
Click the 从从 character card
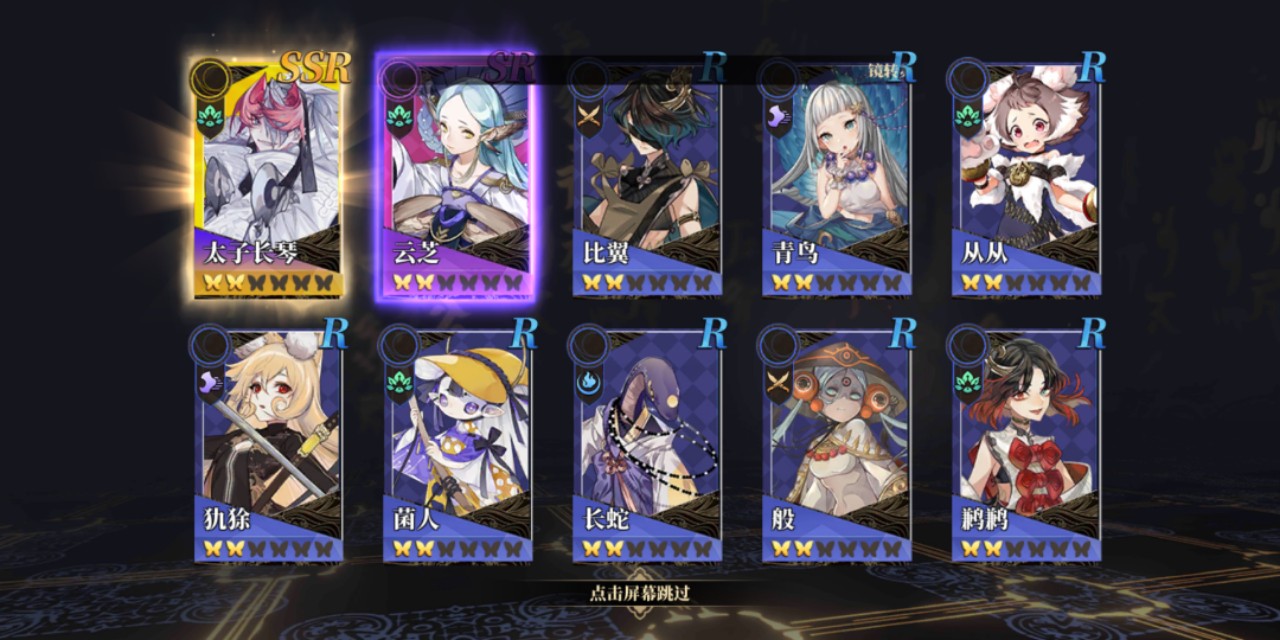pyautogui.click(x=1026, y=177)
